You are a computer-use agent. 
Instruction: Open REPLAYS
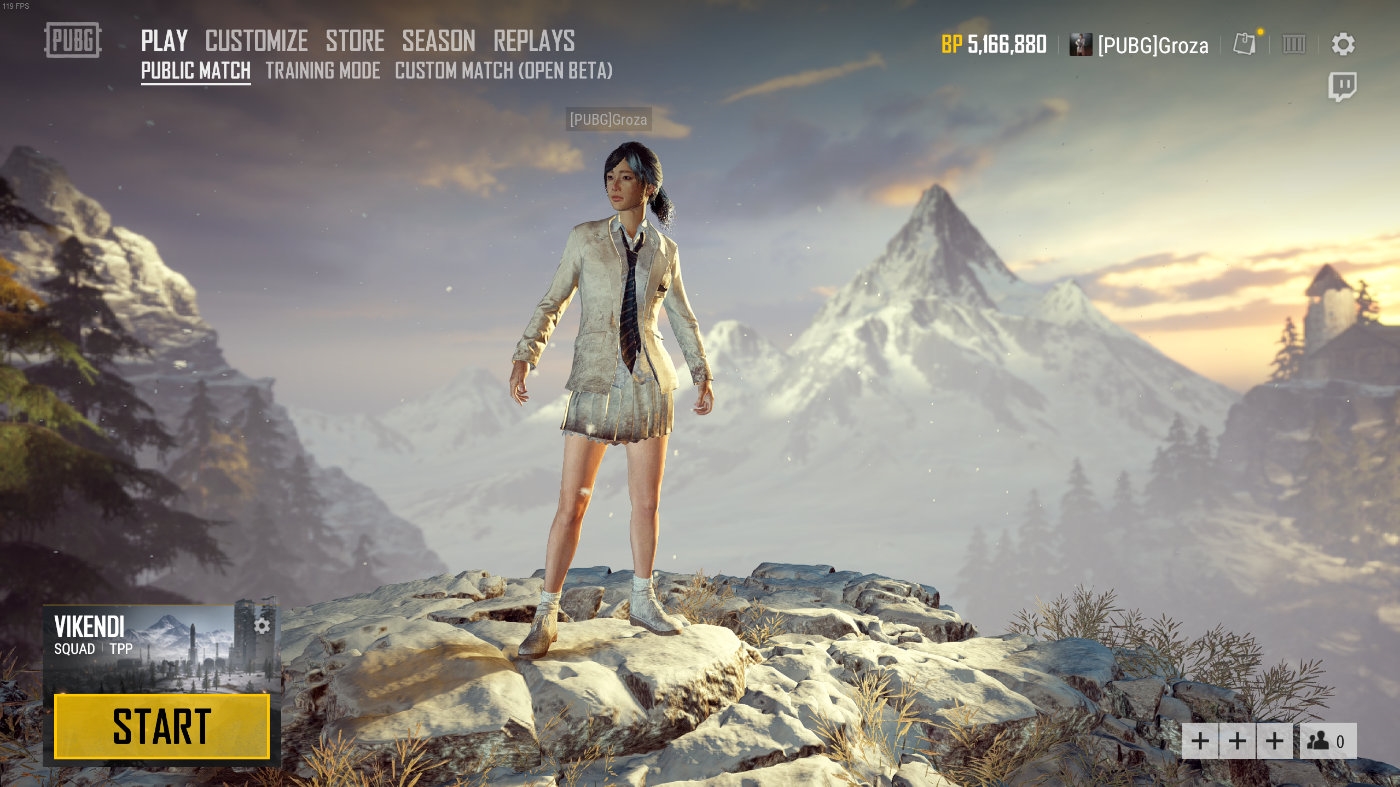534,41
